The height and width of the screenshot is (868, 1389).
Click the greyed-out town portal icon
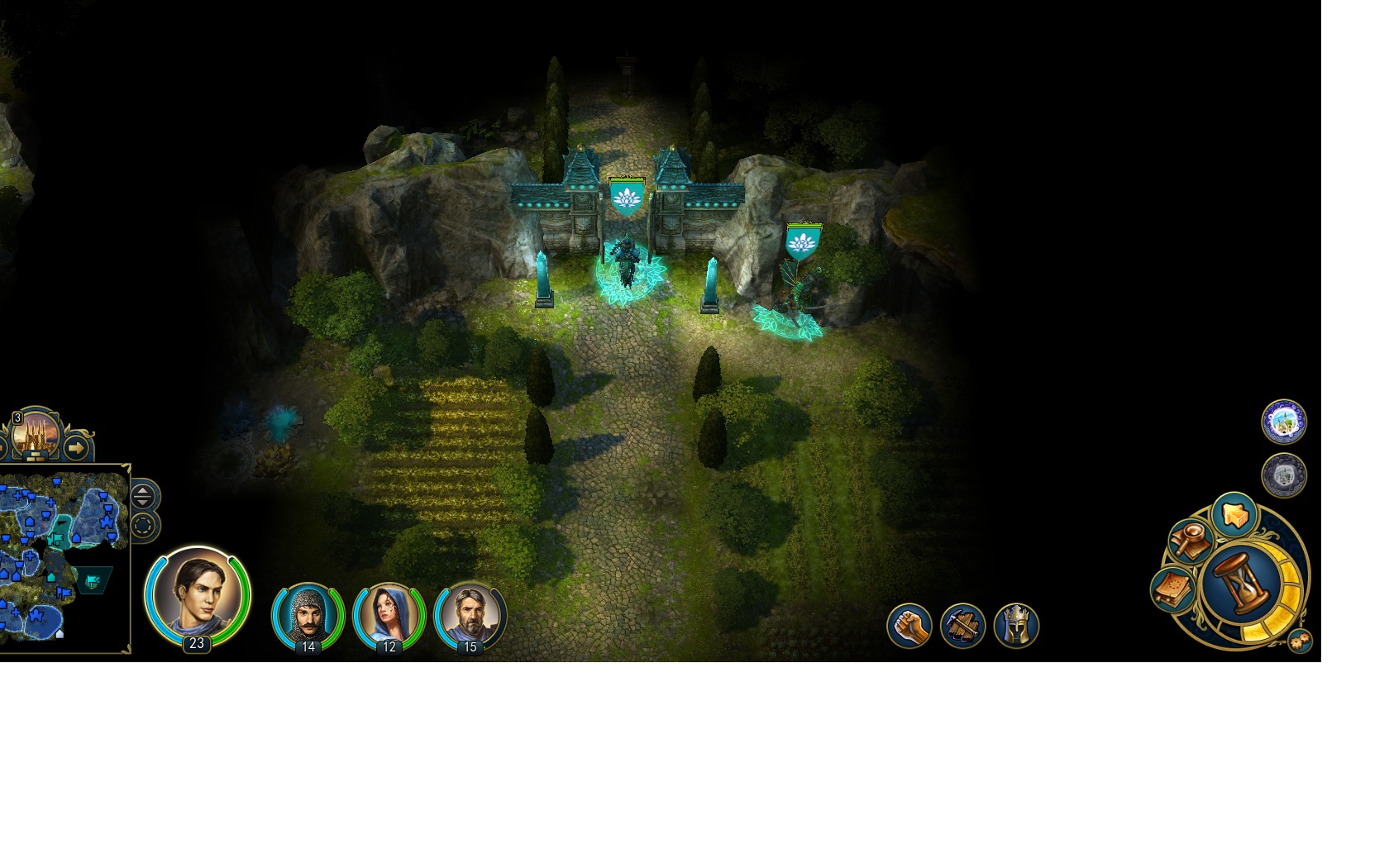click(1283, 475)
